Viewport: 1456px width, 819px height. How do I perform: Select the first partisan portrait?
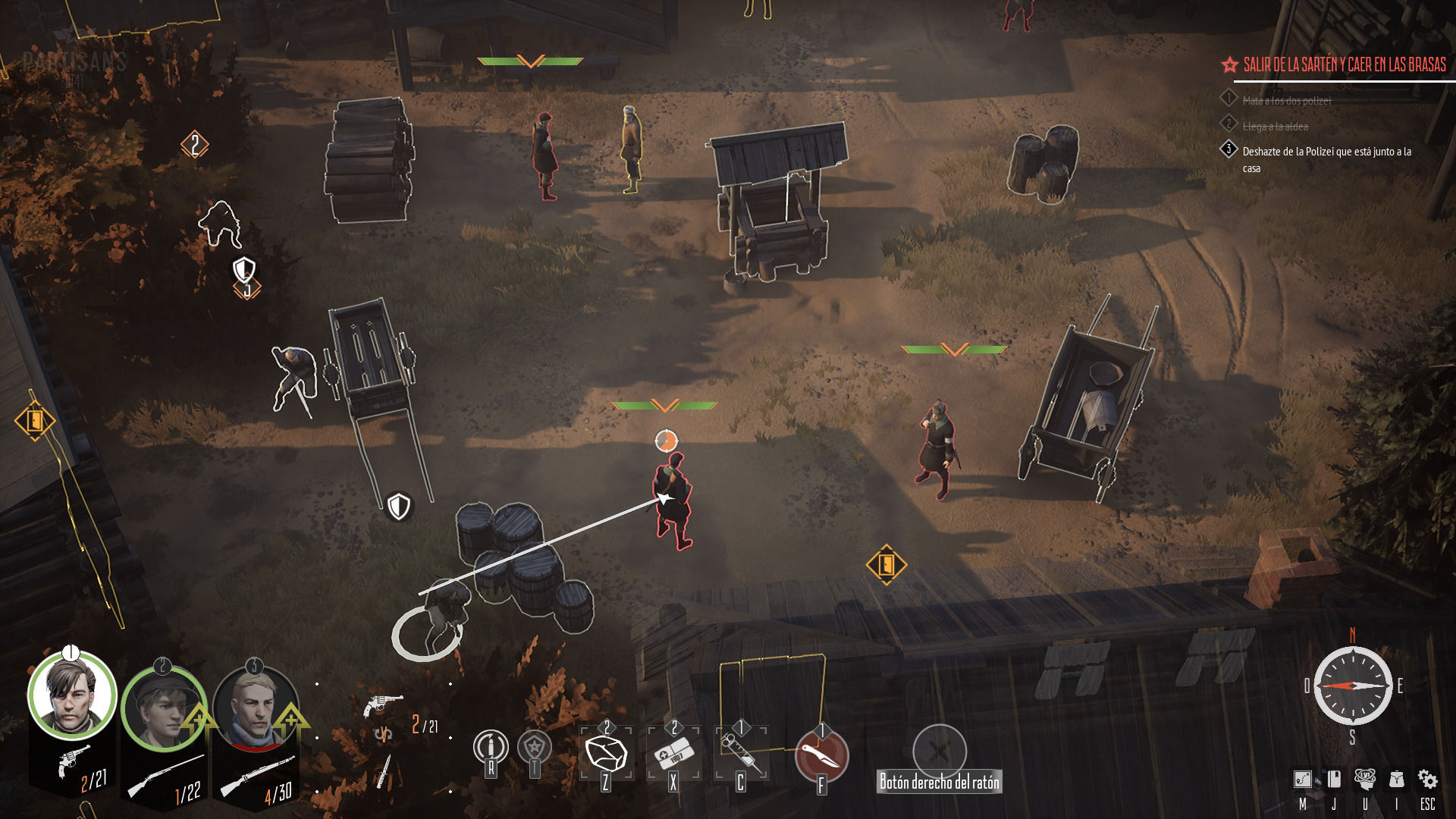pyautogui.click(x=72, y=696)
